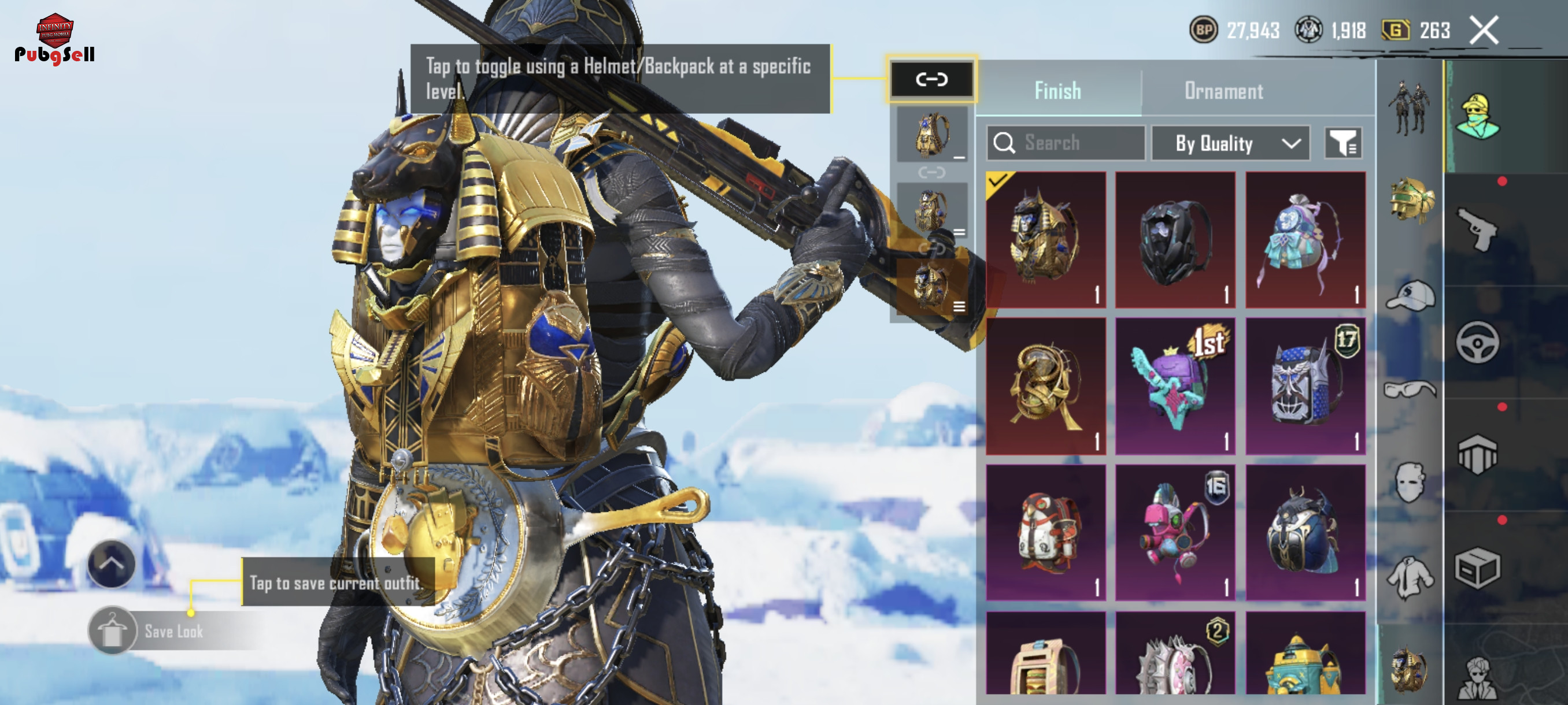Pick the pink robot backpack skin
This screenshot has height=705, width=1568.
(1175, 533)
